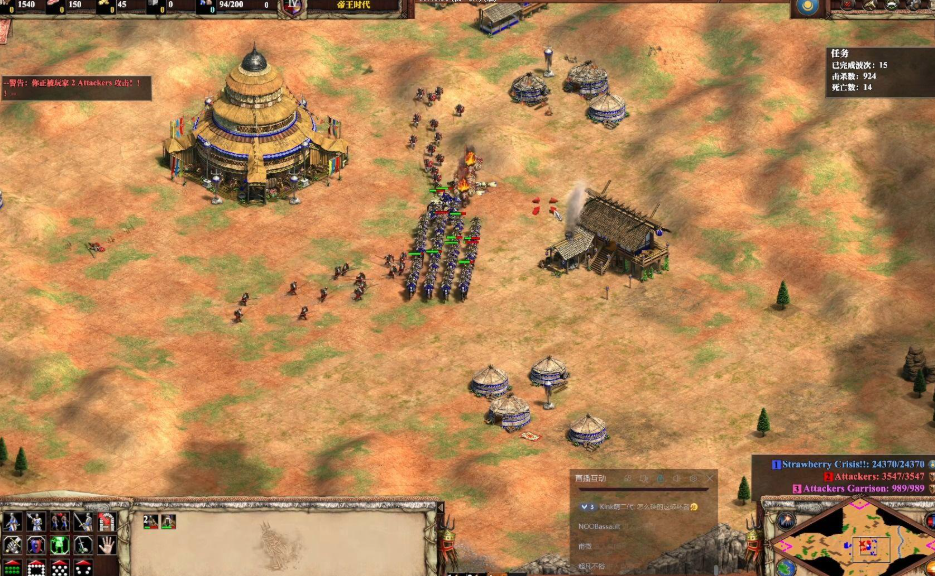Choose the green dots formation icon
This screenshot has width=935, height=576.
(11, 568)
